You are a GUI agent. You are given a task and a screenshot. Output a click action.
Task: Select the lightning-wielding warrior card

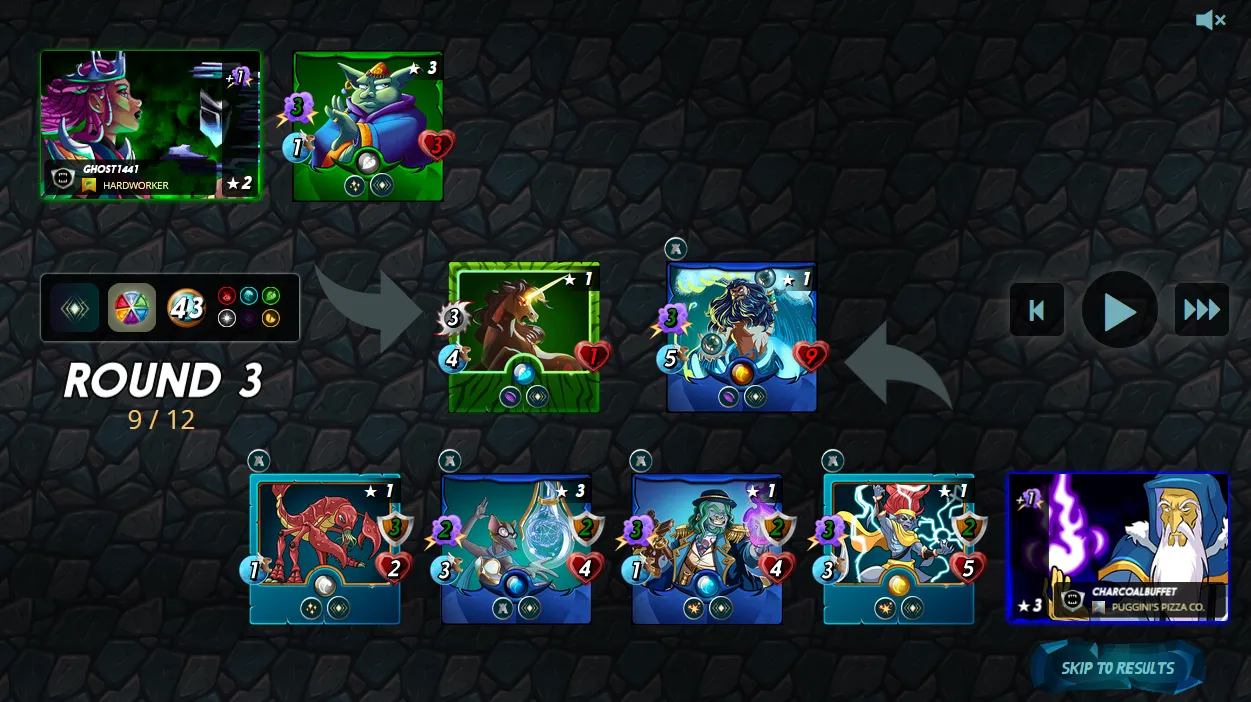(898, 548)
